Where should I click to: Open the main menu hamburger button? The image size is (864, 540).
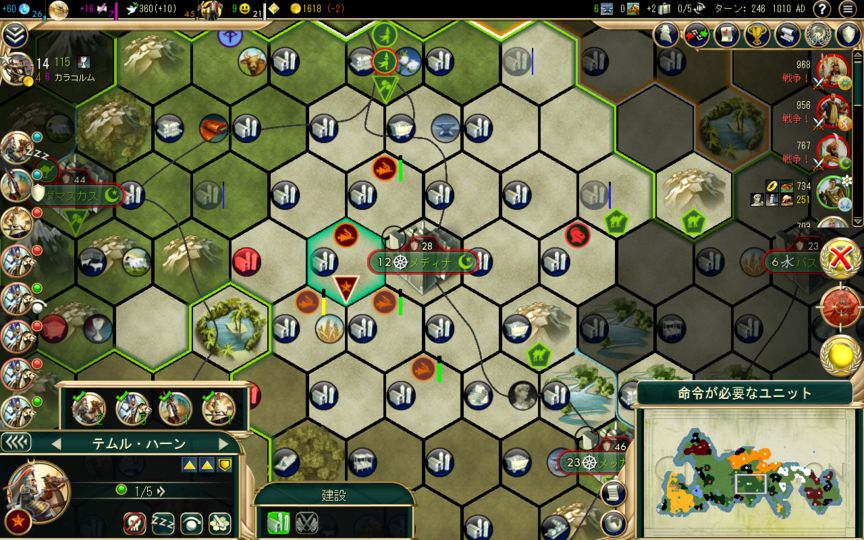848,9
